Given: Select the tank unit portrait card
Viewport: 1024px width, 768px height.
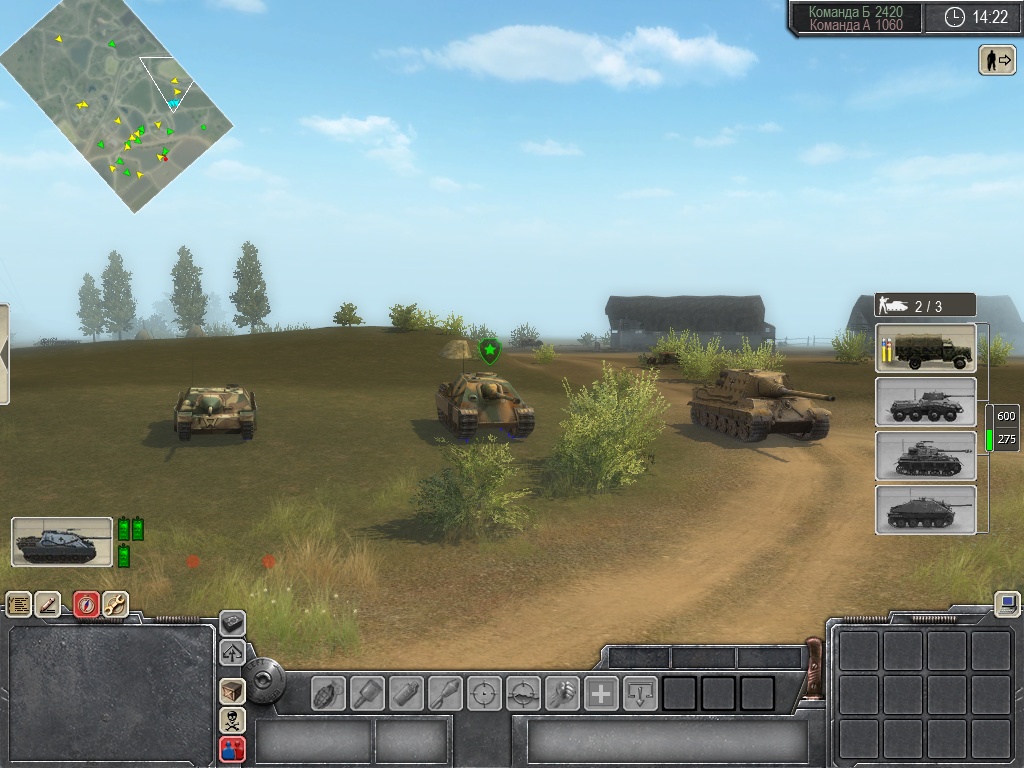Looking at the screenshot, I should click(x=62, y=542).
